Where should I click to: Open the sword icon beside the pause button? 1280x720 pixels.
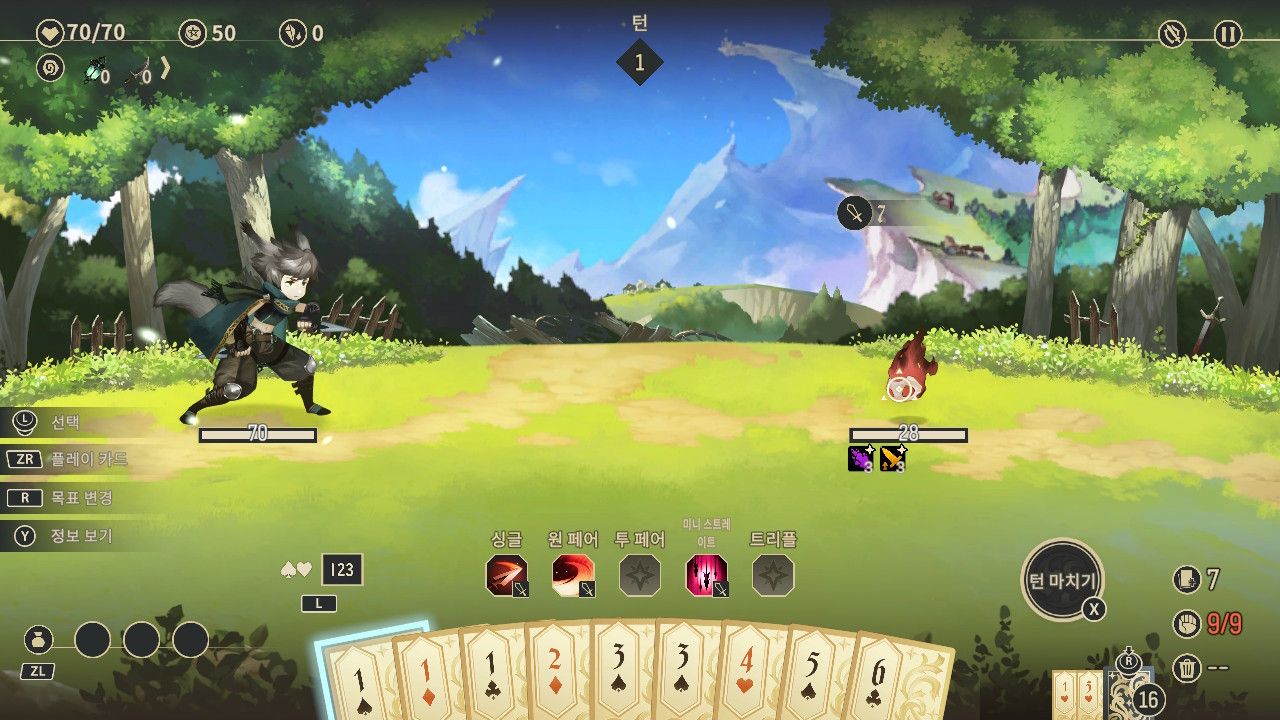[x=1172, y=35]
